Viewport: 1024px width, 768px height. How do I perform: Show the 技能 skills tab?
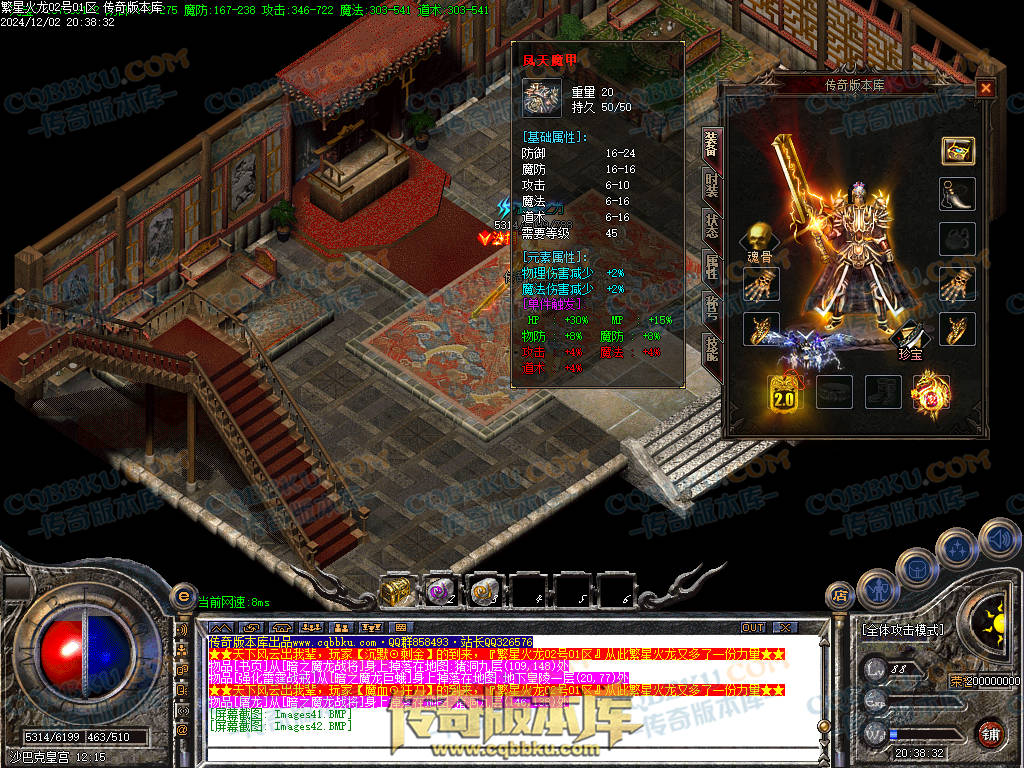click(x=711, y=347)
